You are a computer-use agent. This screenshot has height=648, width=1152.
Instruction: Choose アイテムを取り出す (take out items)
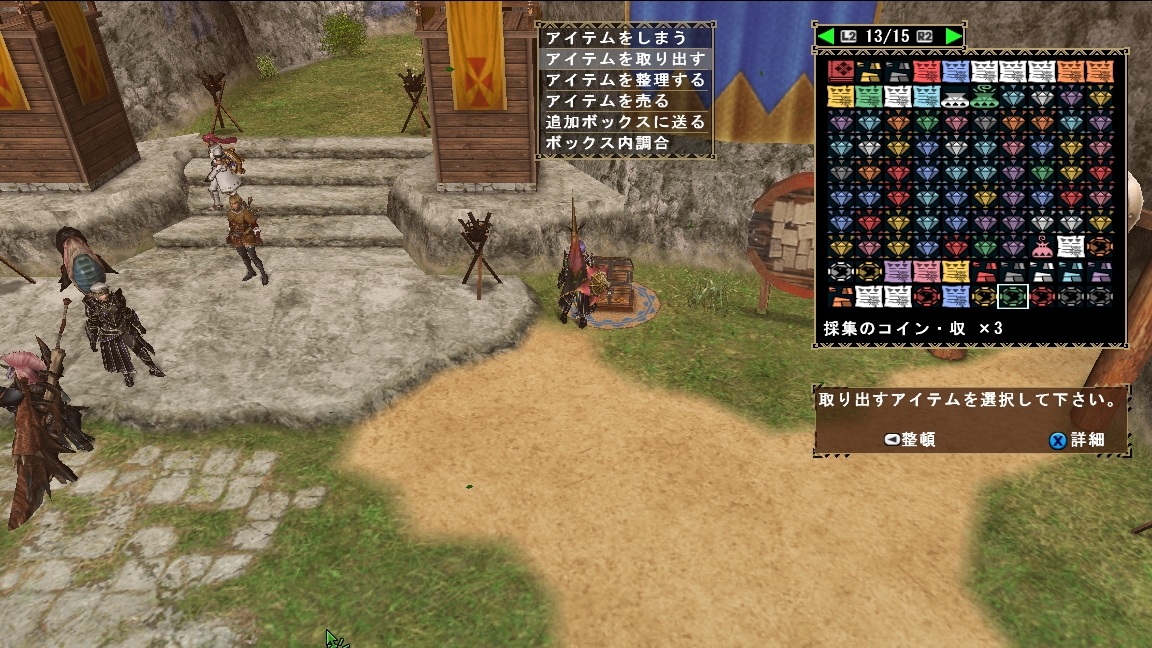626,59
